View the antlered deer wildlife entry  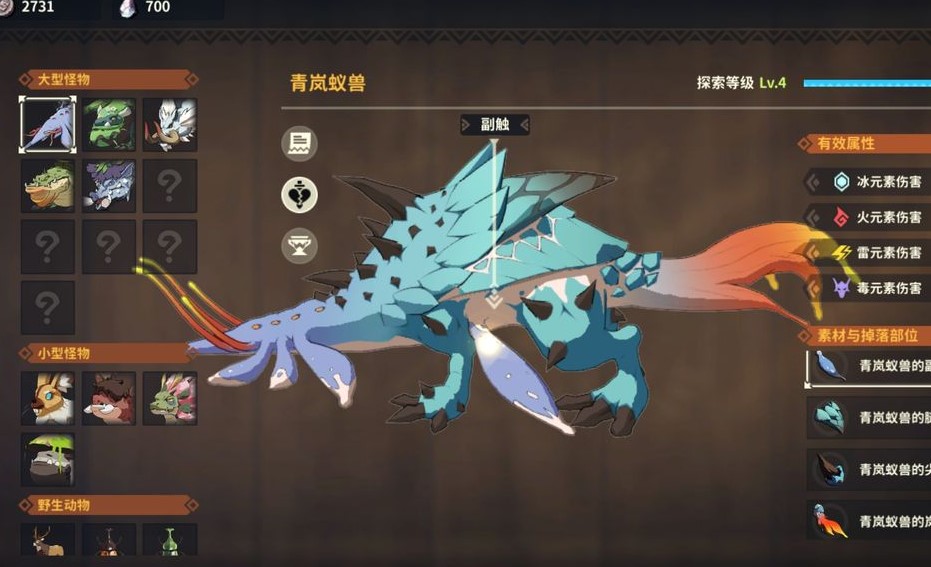48,541
